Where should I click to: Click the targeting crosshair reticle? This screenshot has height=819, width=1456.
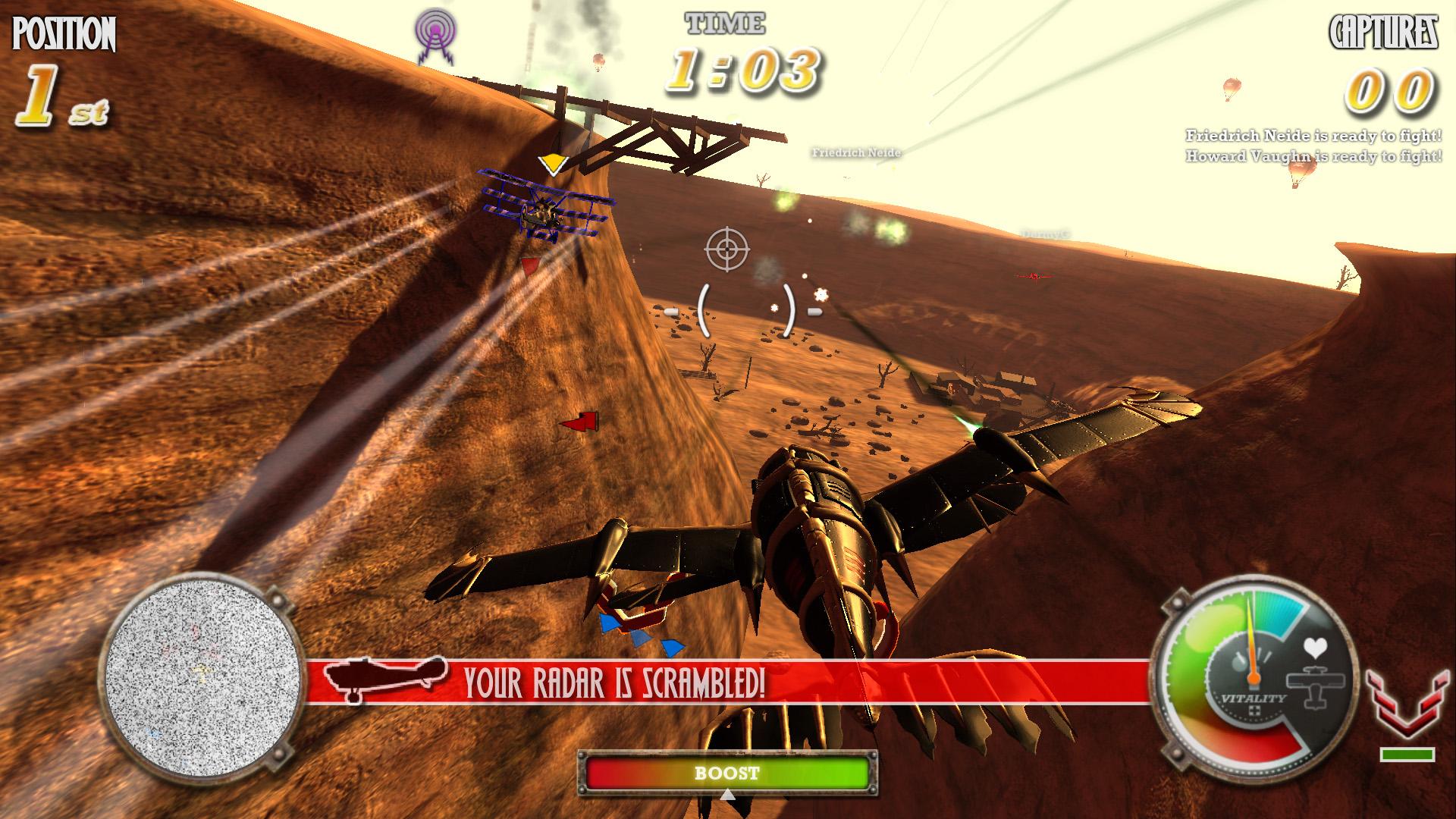click(x=726, y=250)
